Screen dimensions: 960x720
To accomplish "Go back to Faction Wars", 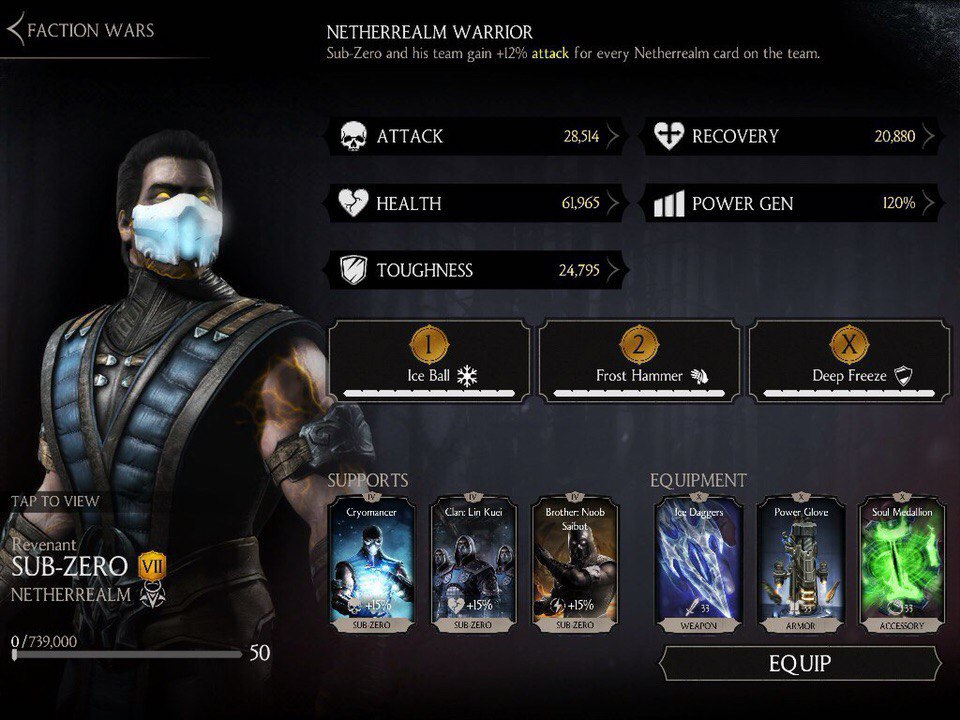I will click(x=82, y=30).
